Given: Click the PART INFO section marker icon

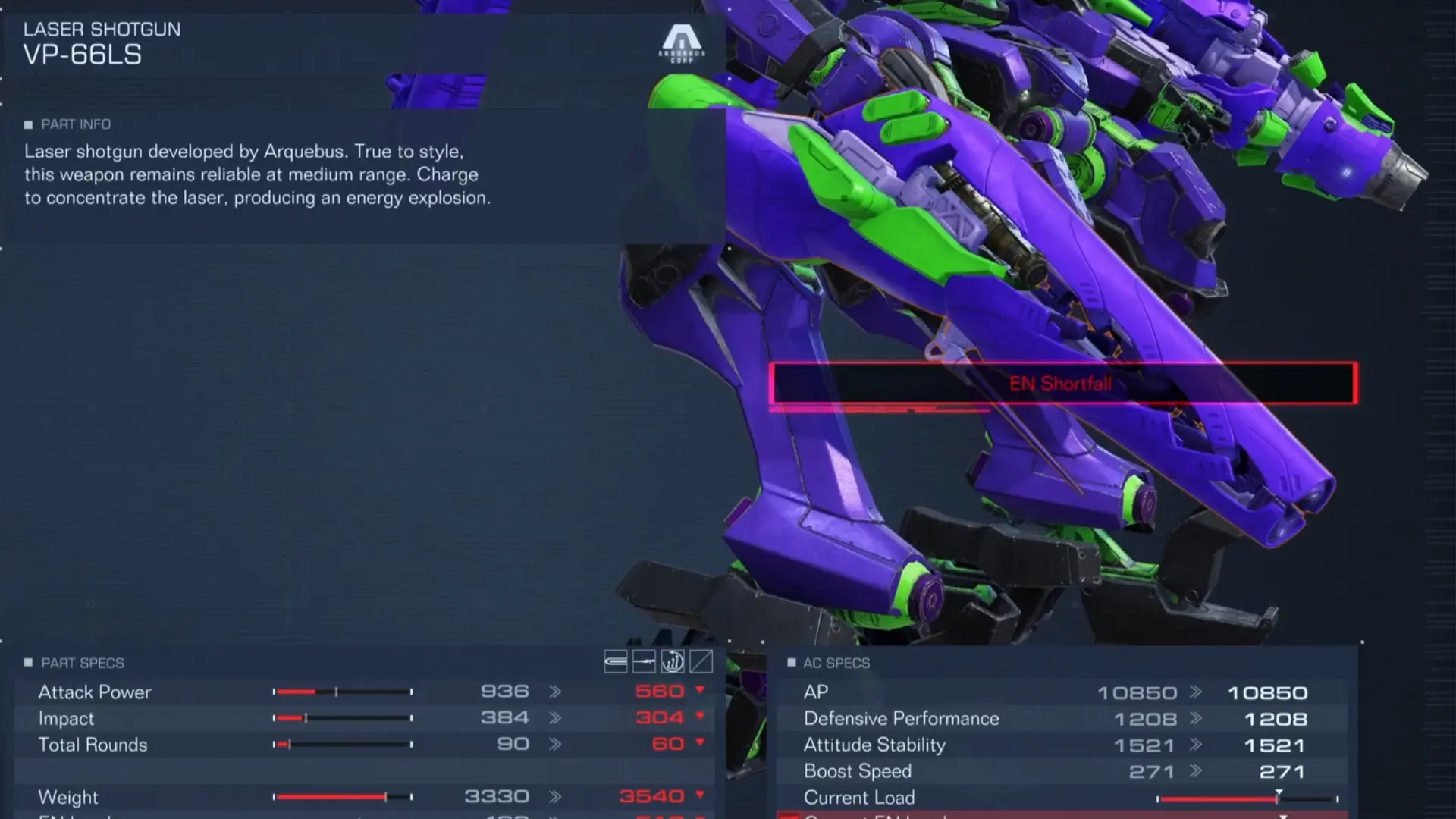Looking at the screenshot, I should [29, 124].
